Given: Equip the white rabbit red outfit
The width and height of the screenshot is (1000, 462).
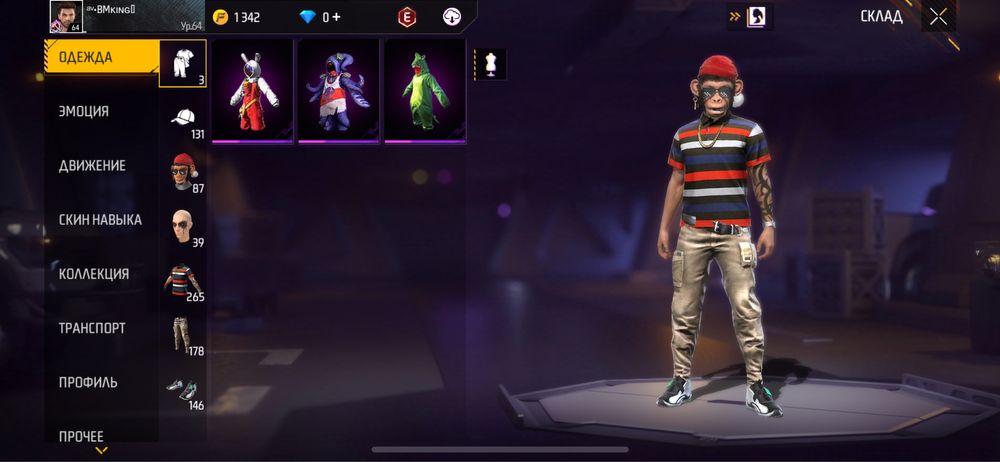Looking at the screenshot, I should pos(252,91).
